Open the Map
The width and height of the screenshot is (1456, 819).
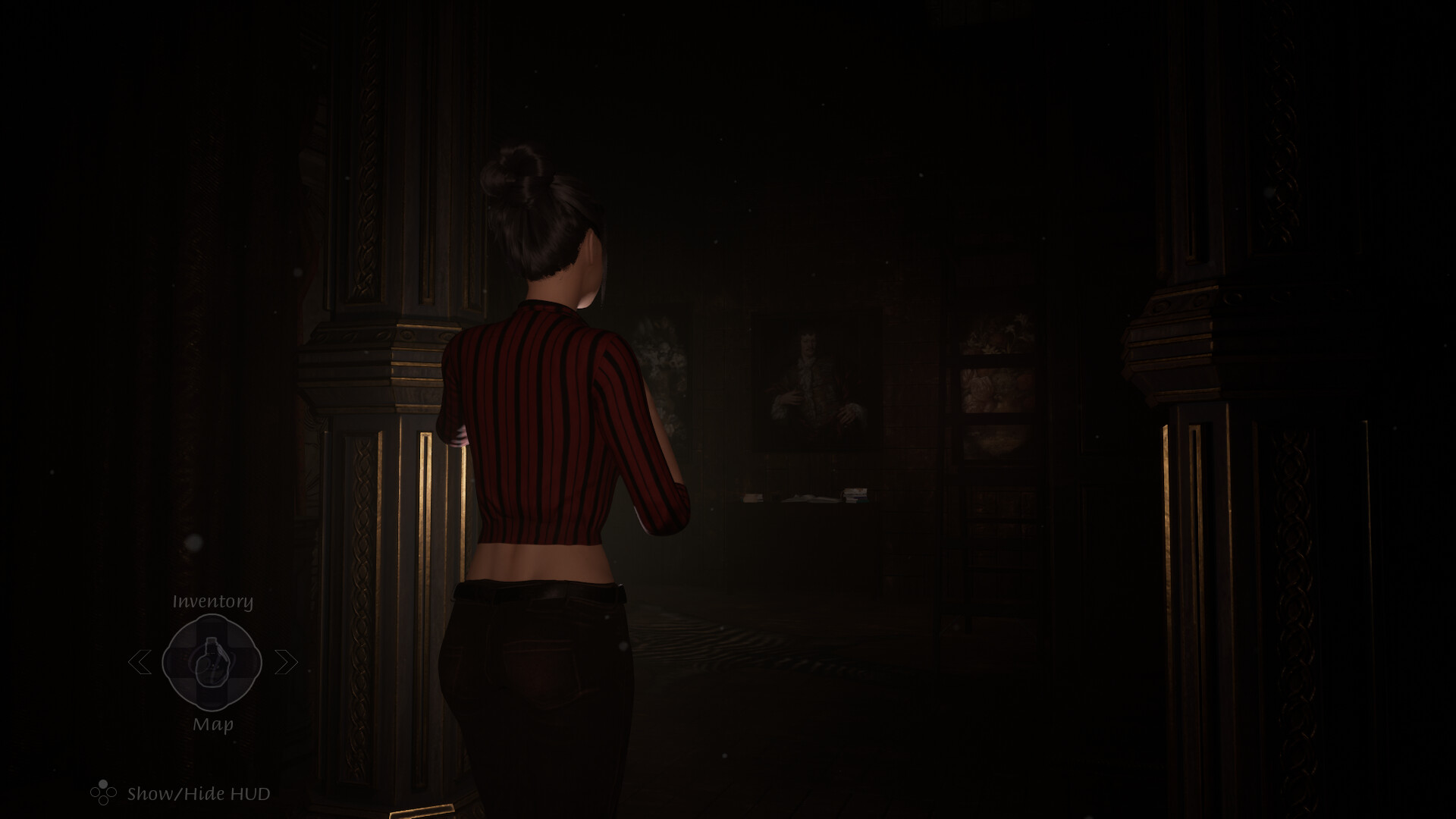(214, 724)
